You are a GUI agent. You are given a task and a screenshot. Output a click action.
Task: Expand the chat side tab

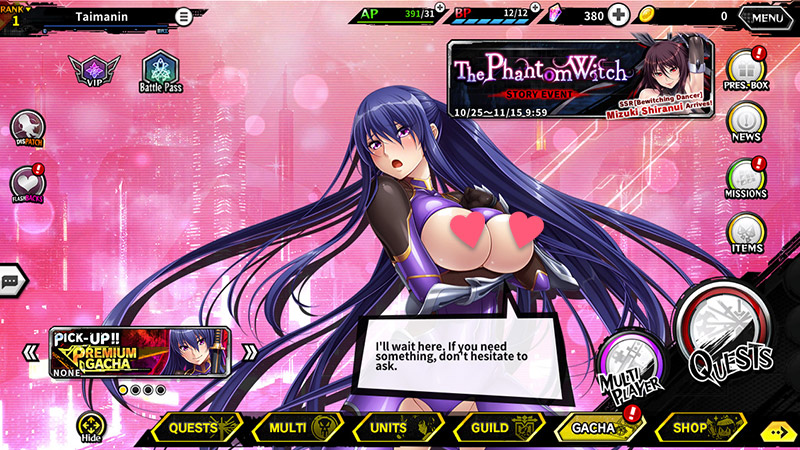[12, 282]
